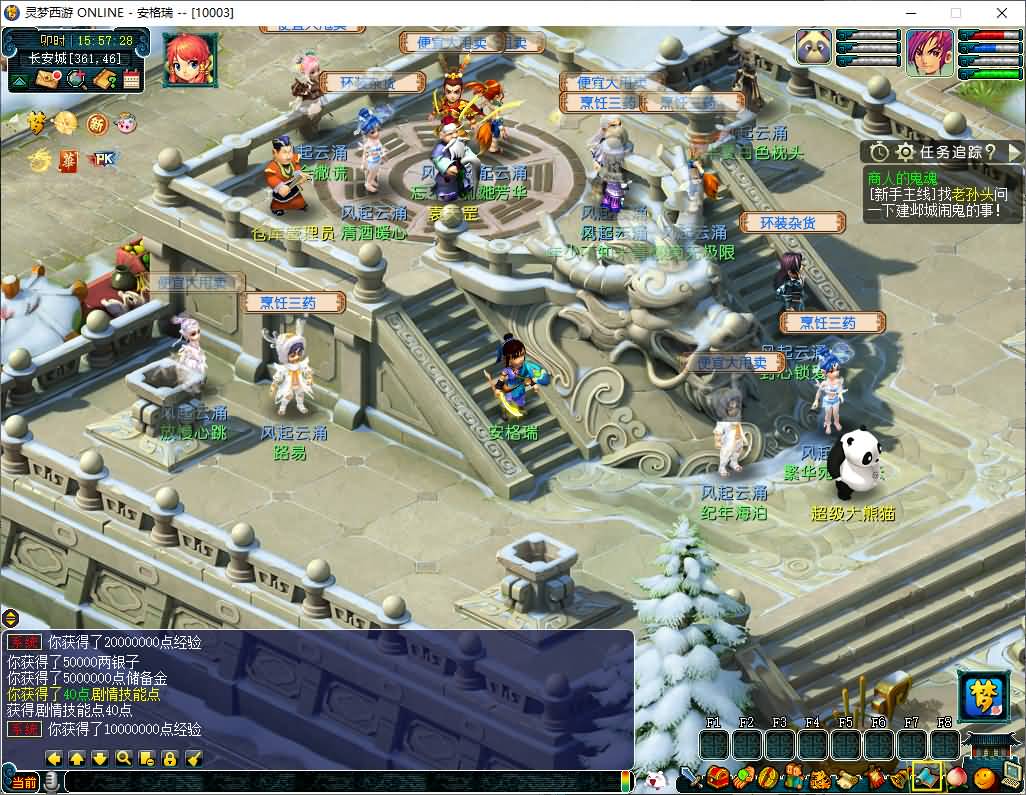
Task: Click the peach icon in bottom toolbar
Action: tap(954, 777)
